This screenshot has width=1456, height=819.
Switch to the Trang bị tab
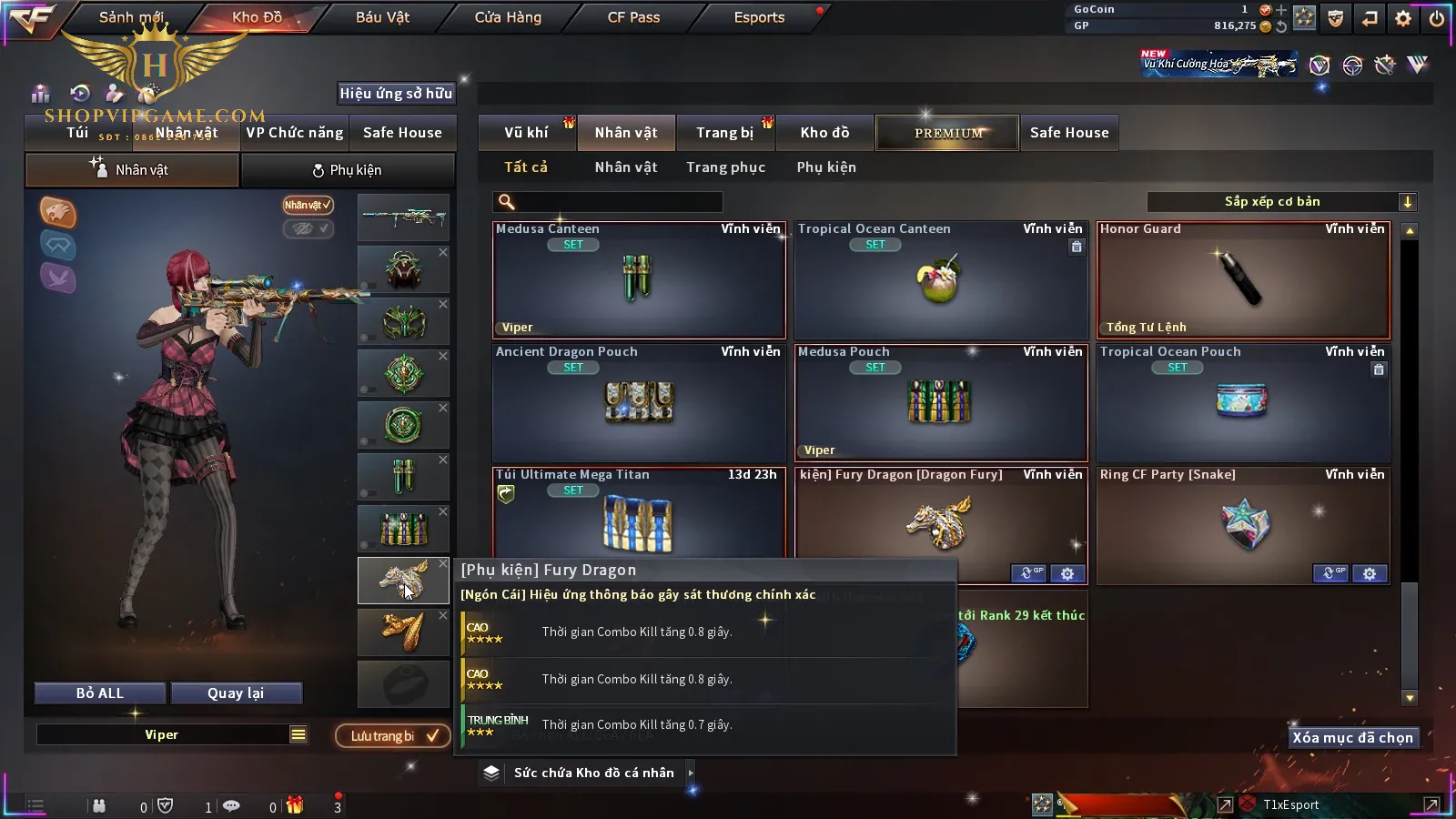[x=724, y=133]
